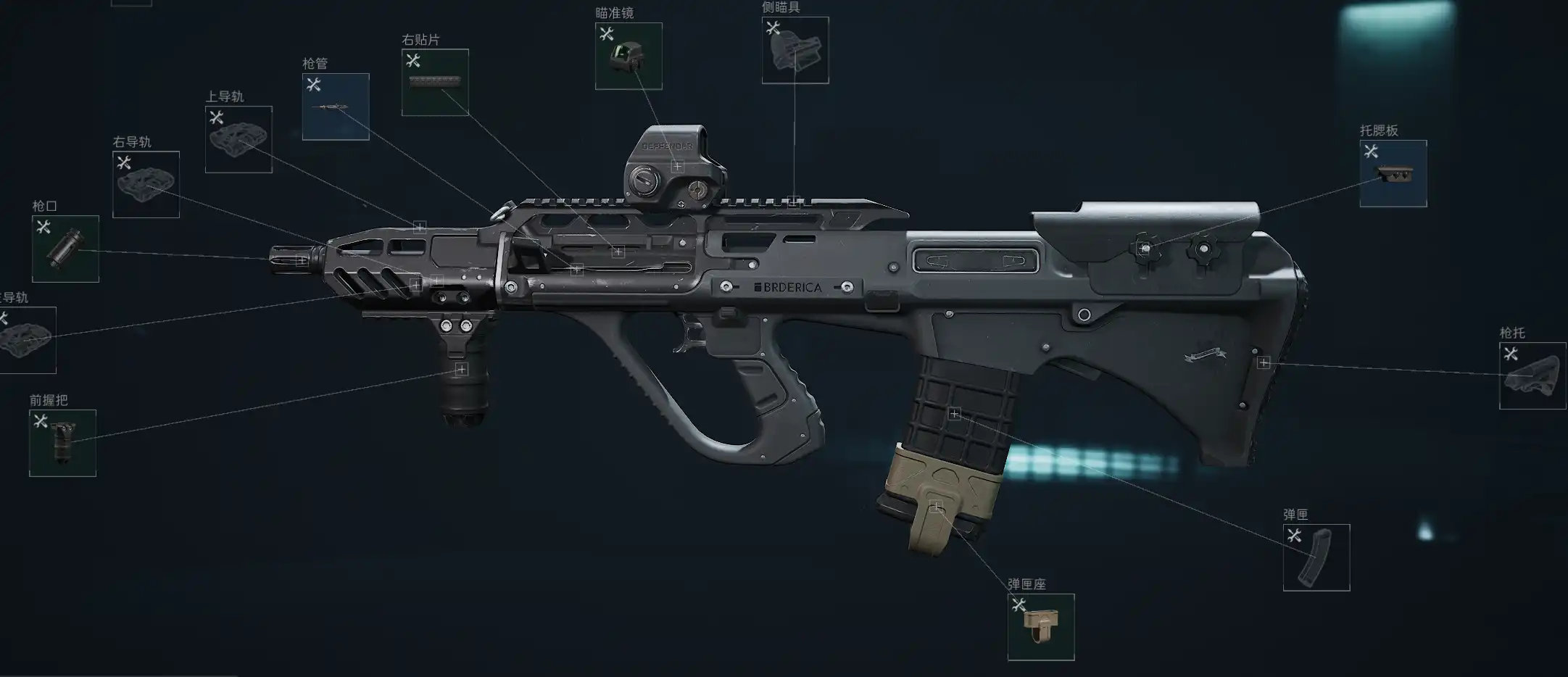The image size is (1568, 677).
Task: Select the 枪托 stock slot
Action: pyautogui.click(x=1532, y=375)
